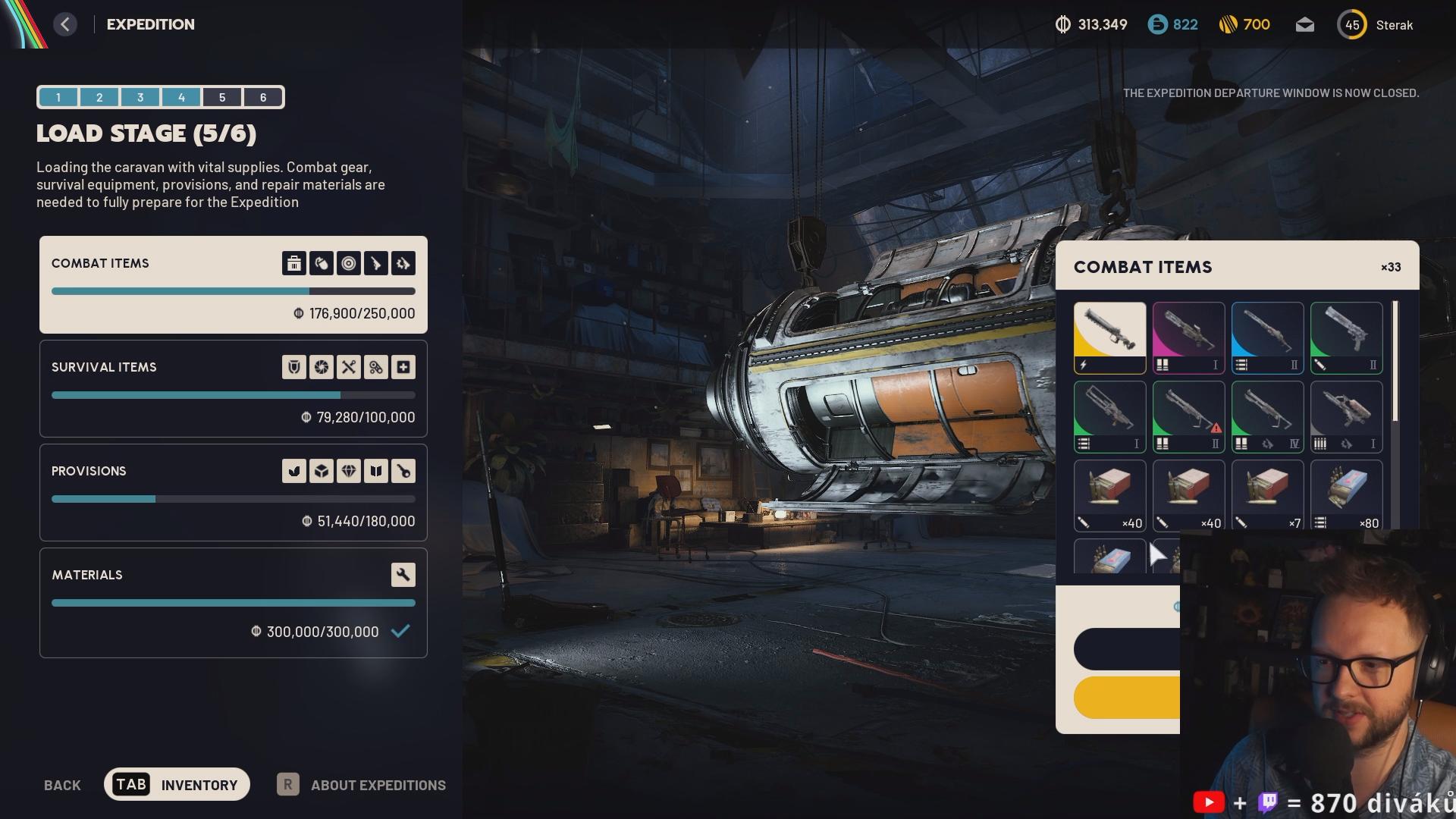Viewport: 1456px width, 819px height.
Task: Open the Inventory button
Action: (x=177, y=784)
